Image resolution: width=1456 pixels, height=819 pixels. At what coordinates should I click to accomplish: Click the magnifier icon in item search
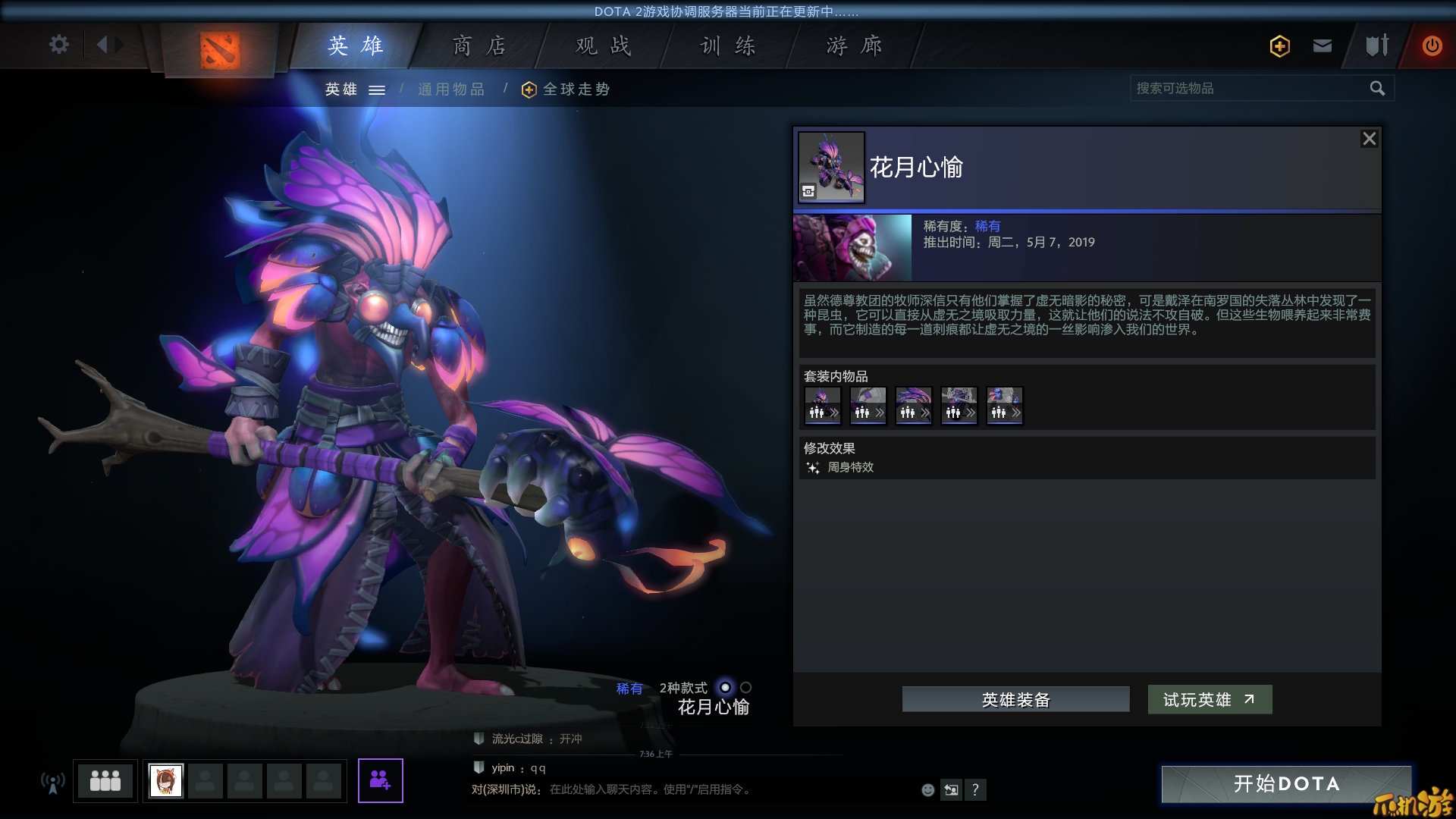[1377, 88]
